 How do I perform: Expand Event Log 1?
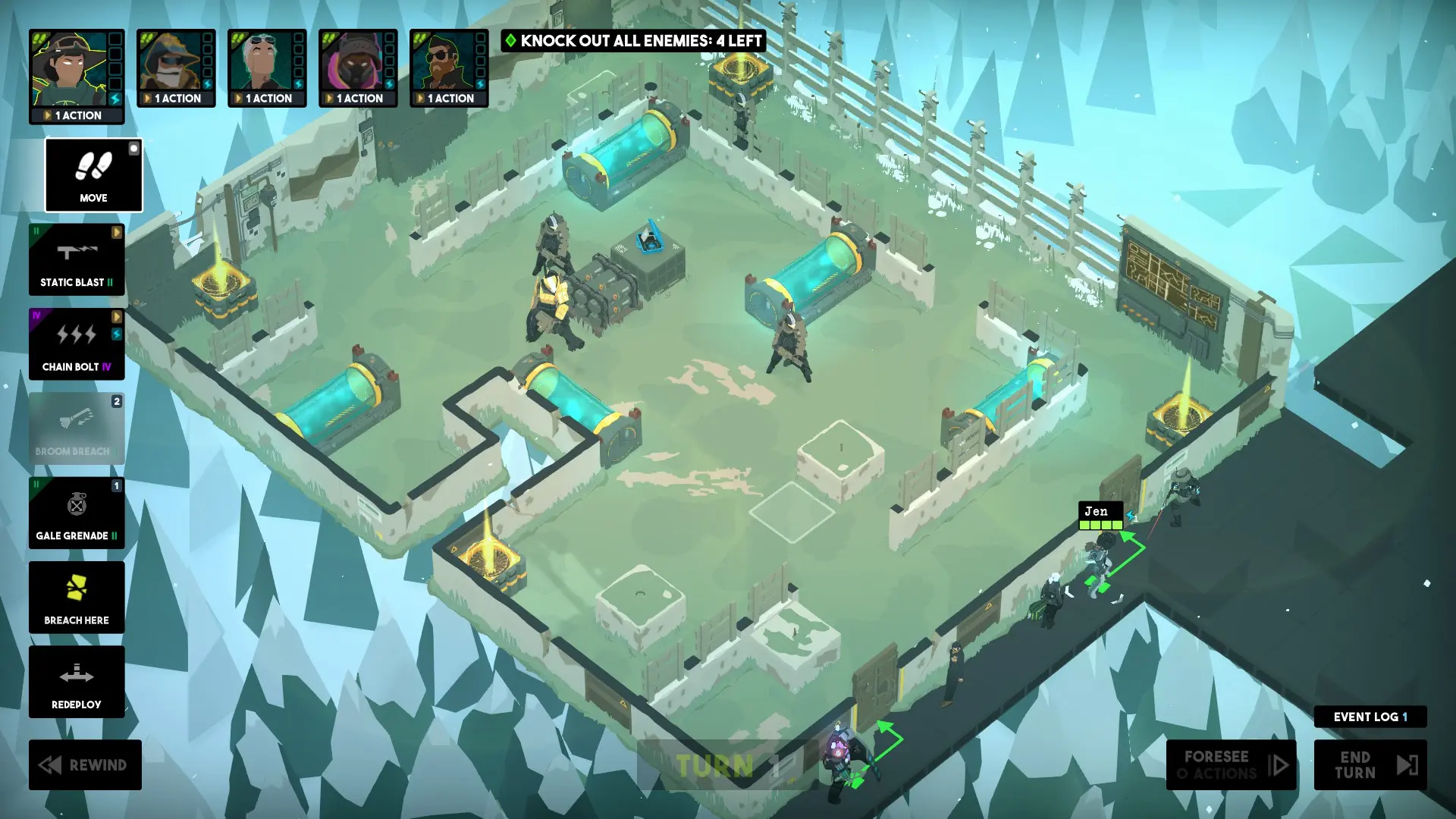click(x=1370, y=715)
